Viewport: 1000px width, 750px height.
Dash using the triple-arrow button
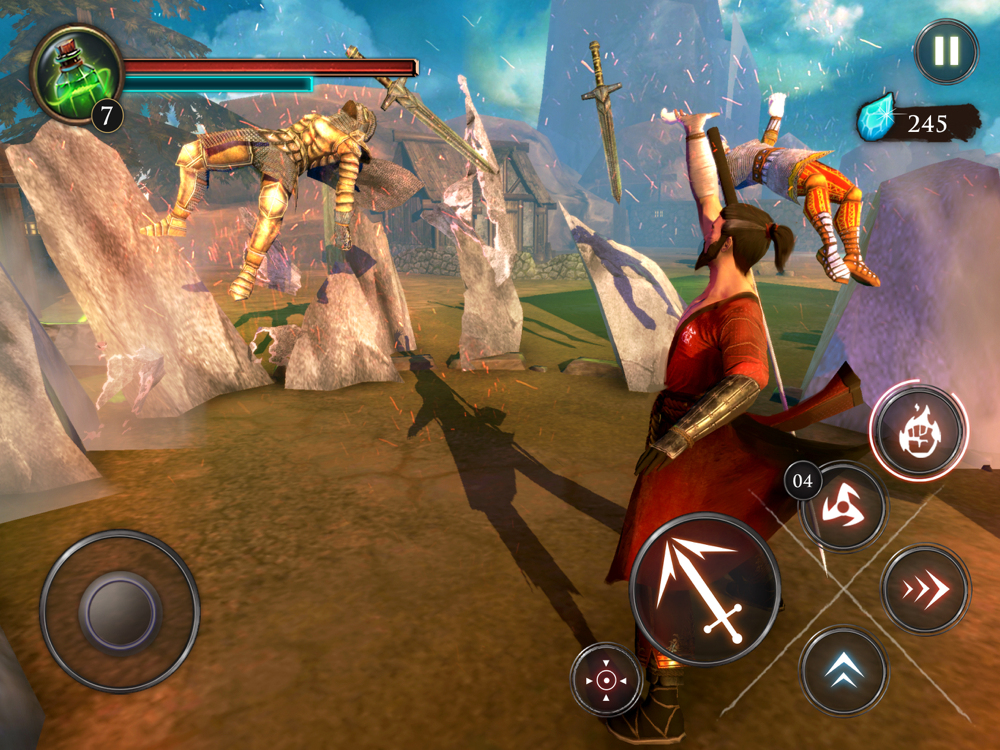(x=925, y=590)
